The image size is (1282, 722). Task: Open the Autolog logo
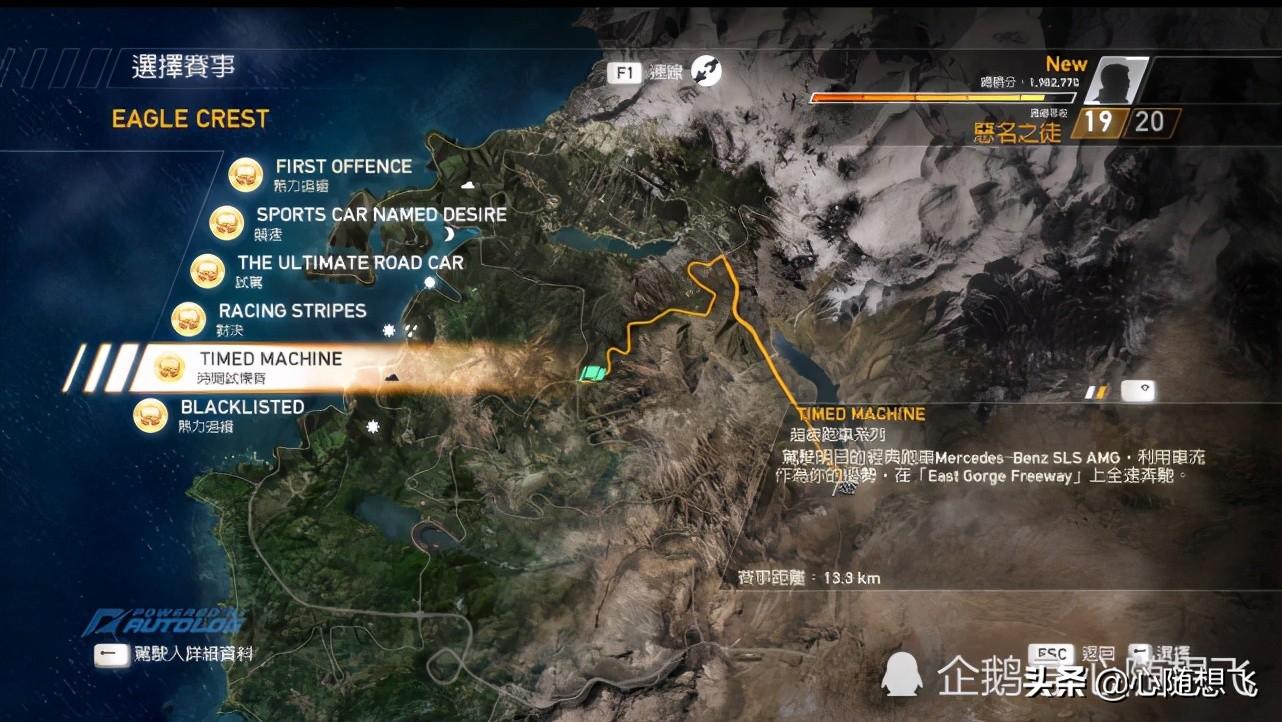tap(163, 620)
